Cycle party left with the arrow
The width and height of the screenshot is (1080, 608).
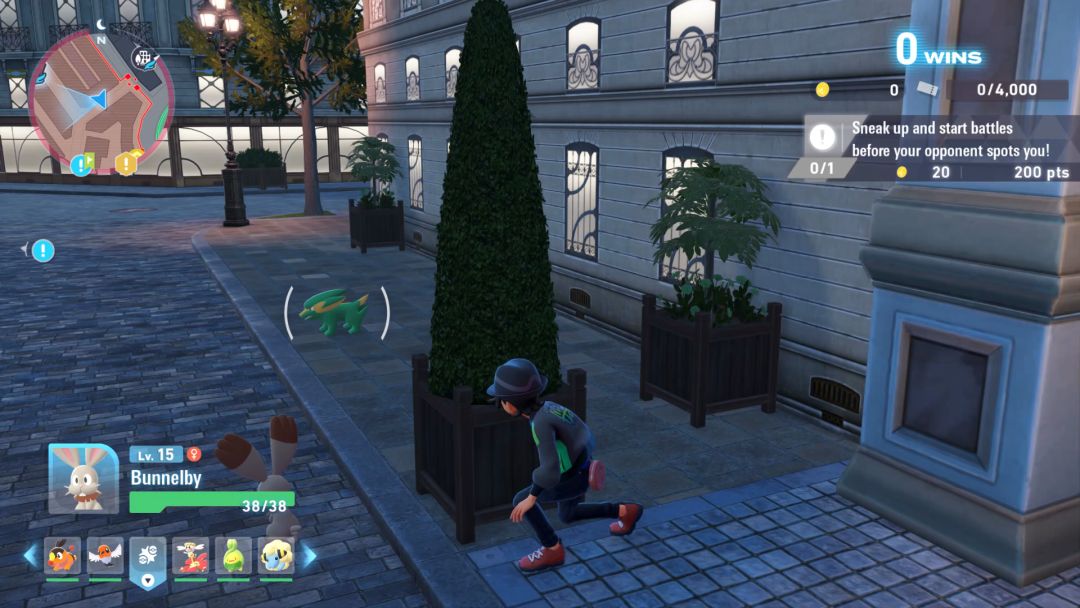(x=30, y=555)
